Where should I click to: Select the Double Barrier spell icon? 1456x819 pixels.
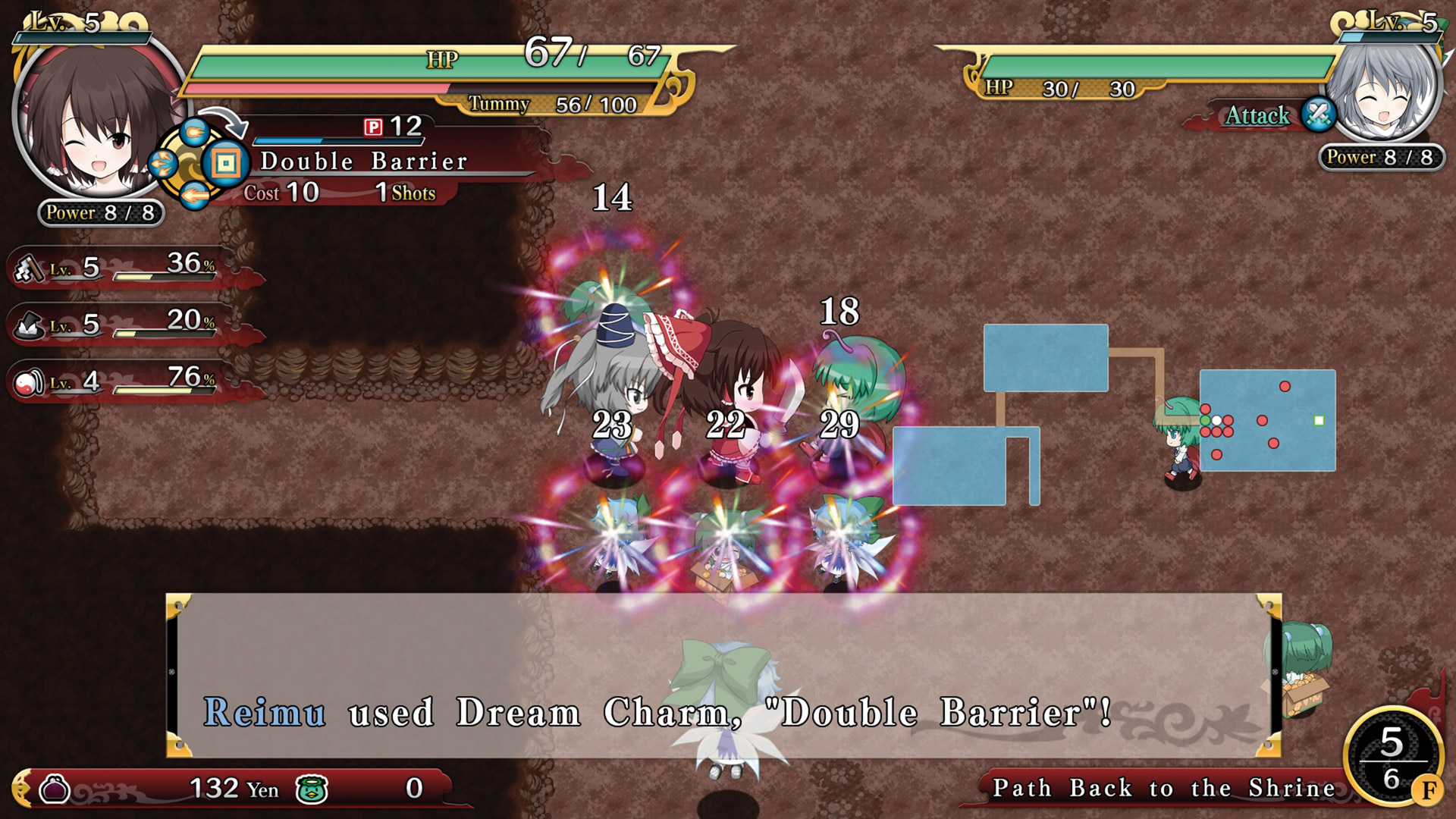click(226, 163)
